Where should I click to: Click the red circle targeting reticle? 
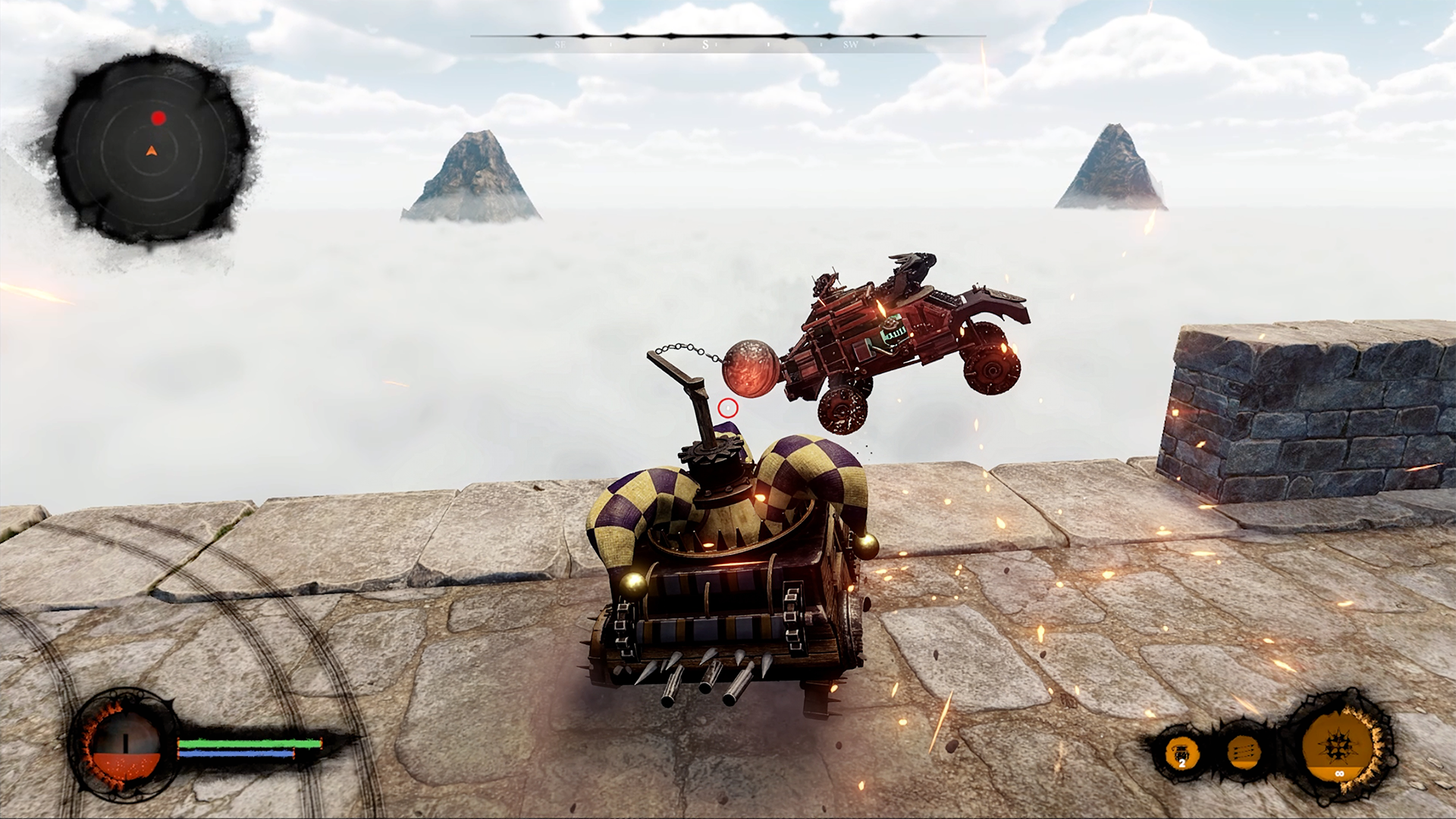tap(727, 408)
